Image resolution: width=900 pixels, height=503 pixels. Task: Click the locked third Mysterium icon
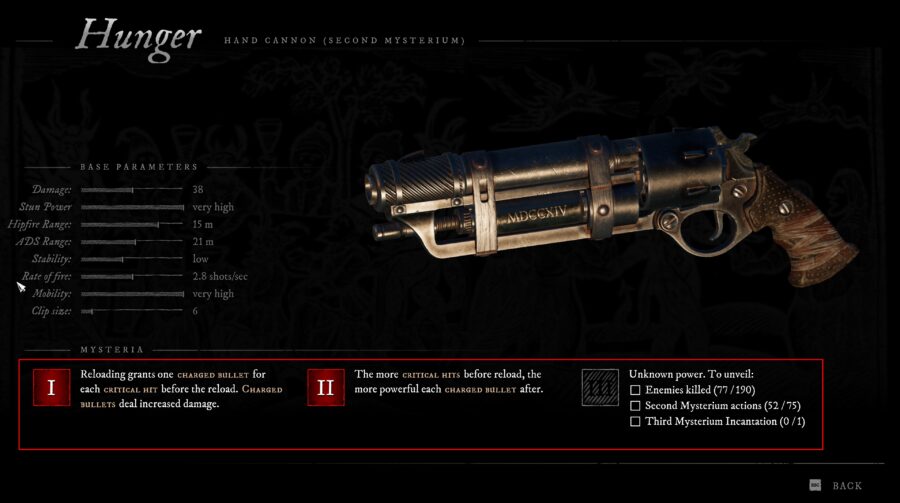tap(601, 388)
